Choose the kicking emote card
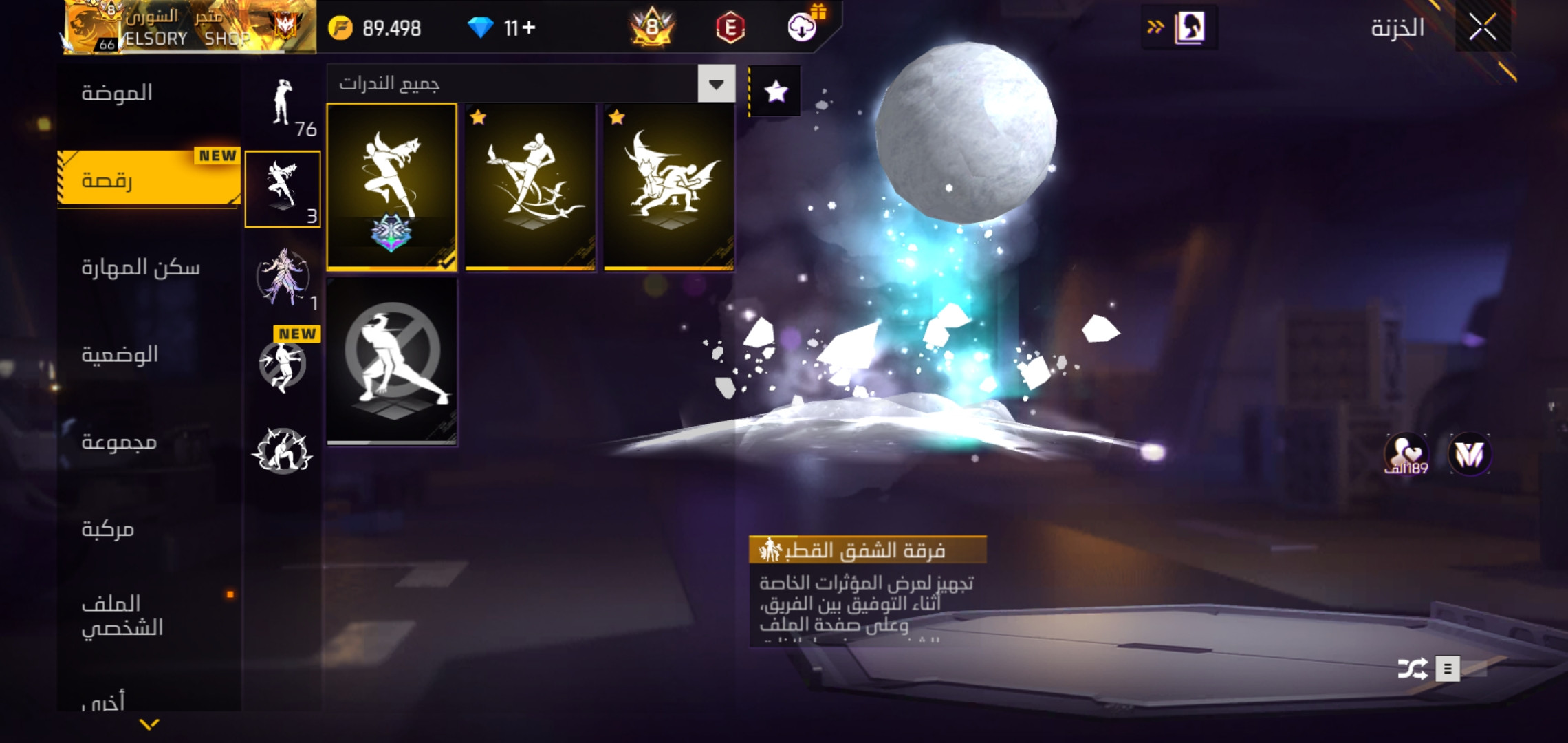The width and height of the screenshot is (1568, 743). click(530, 186)
